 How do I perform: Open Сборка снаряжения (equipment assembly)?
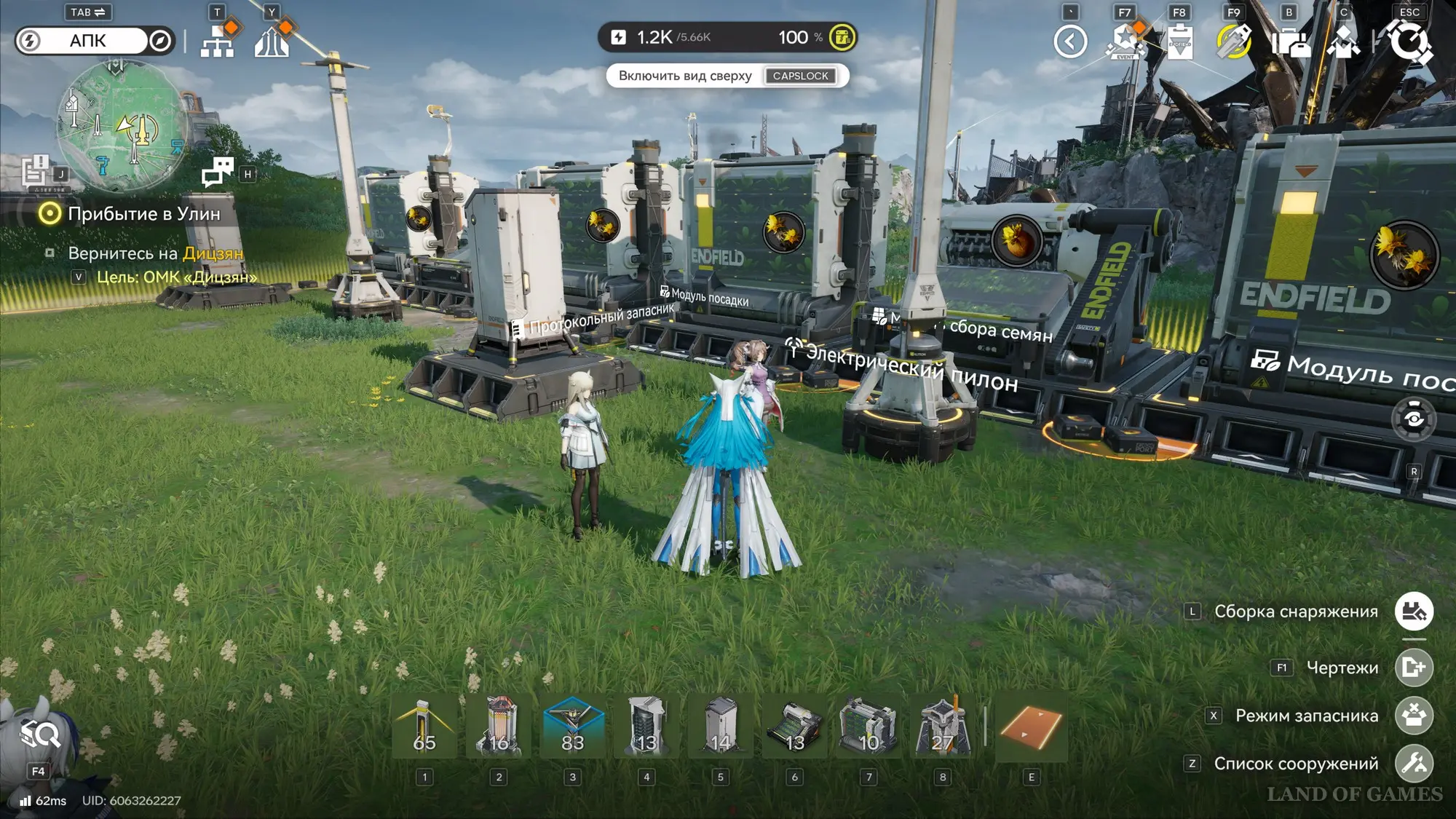(1414, 612)
